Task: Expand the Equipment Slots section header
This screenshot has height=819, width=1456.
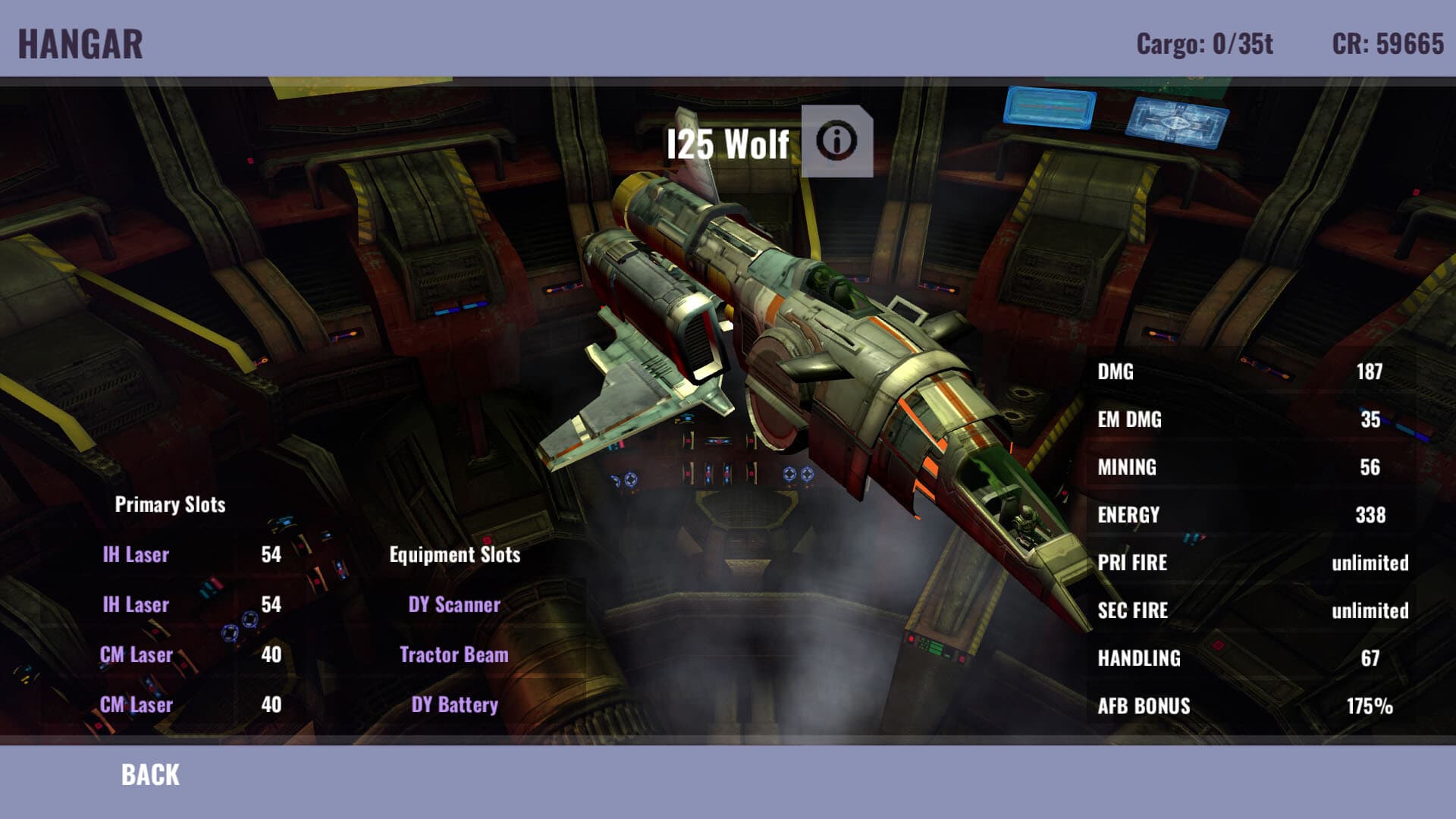Action: (455, 554)
